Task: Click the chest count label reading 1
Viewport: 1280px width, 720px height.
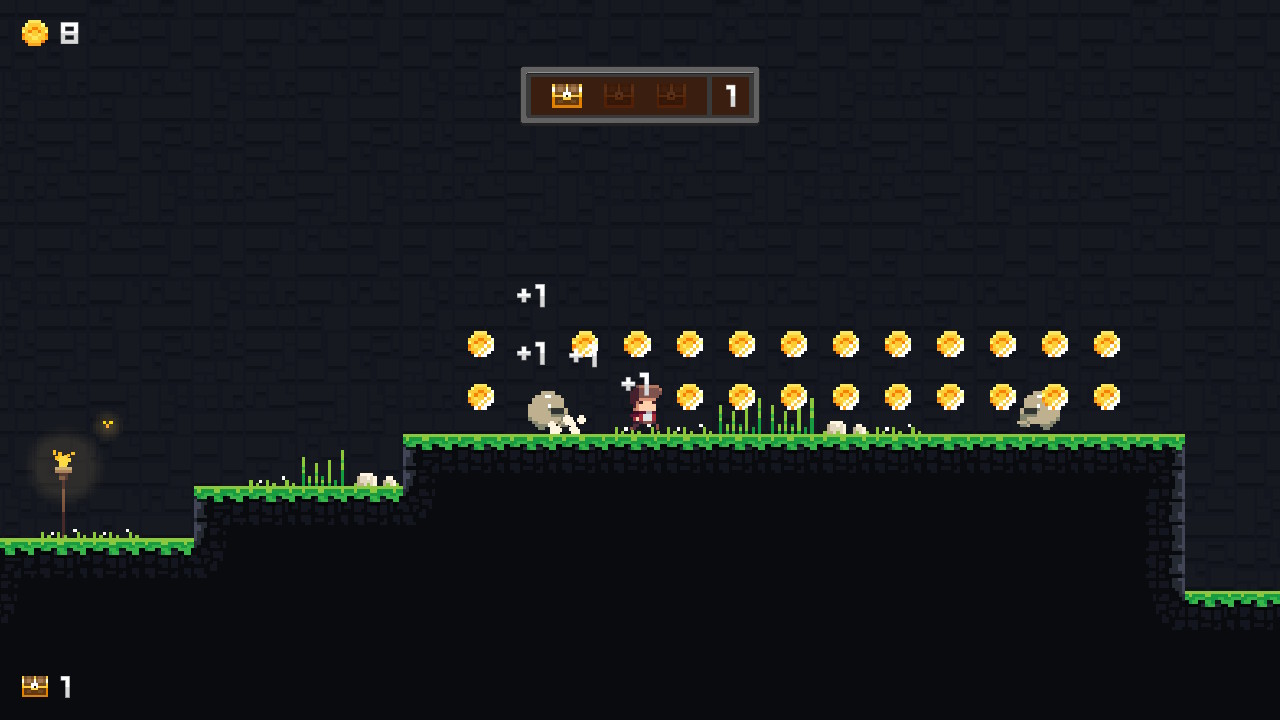Action: click(x=66, y=687)
